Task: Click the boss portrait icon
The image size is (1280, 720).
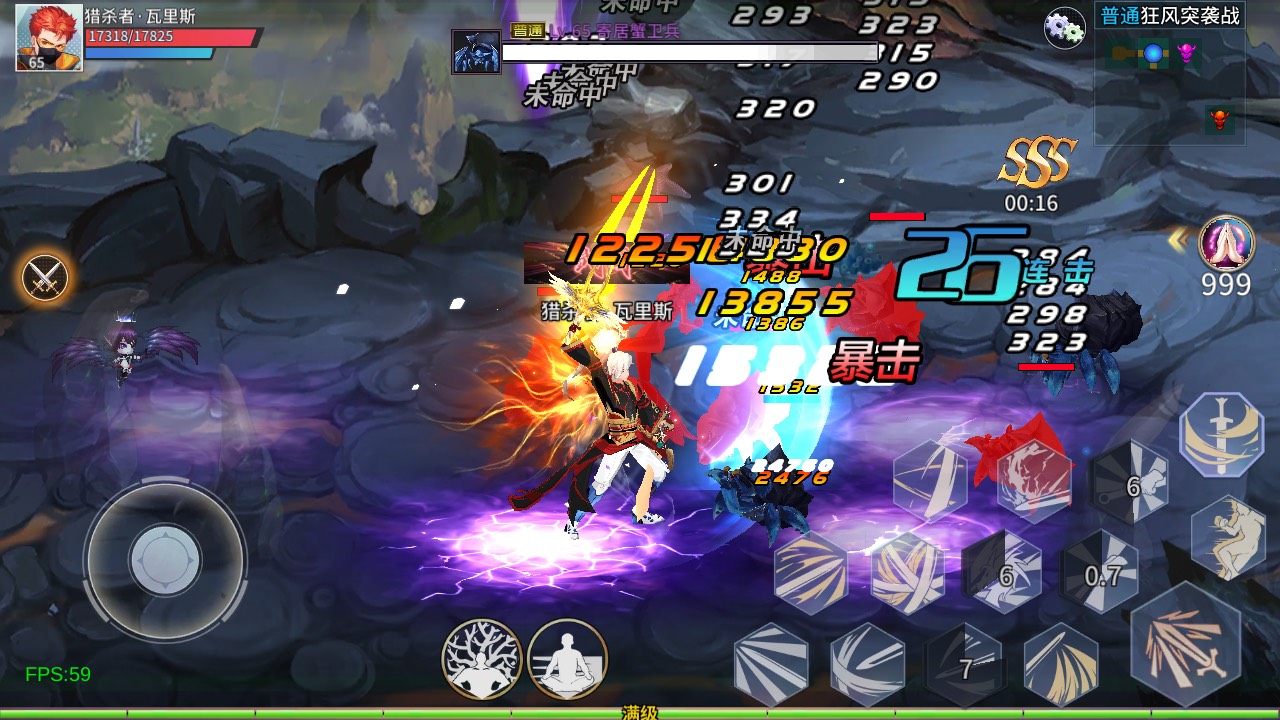Action: pos(476,51)
